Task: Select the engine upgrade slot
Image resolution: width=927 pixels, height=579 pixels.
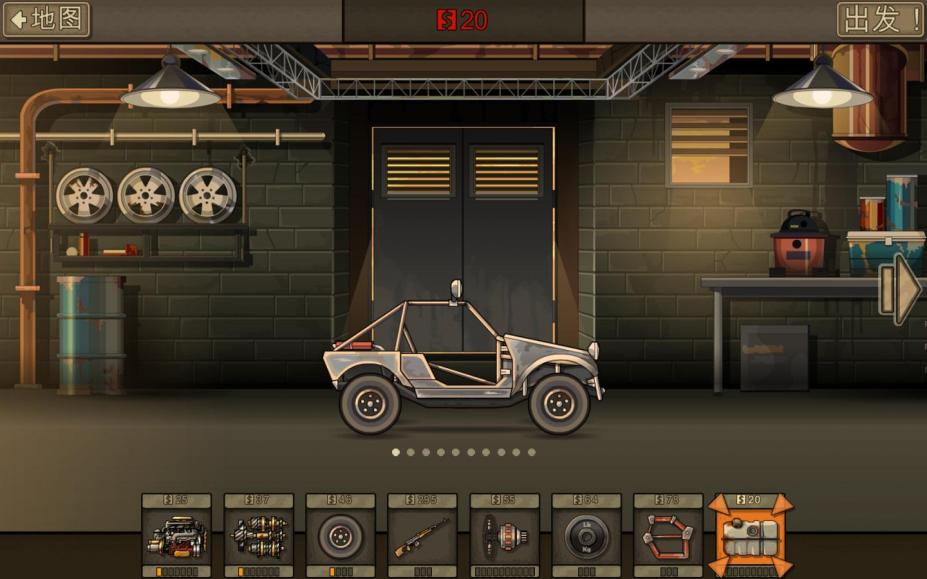Action: [177, 536]
